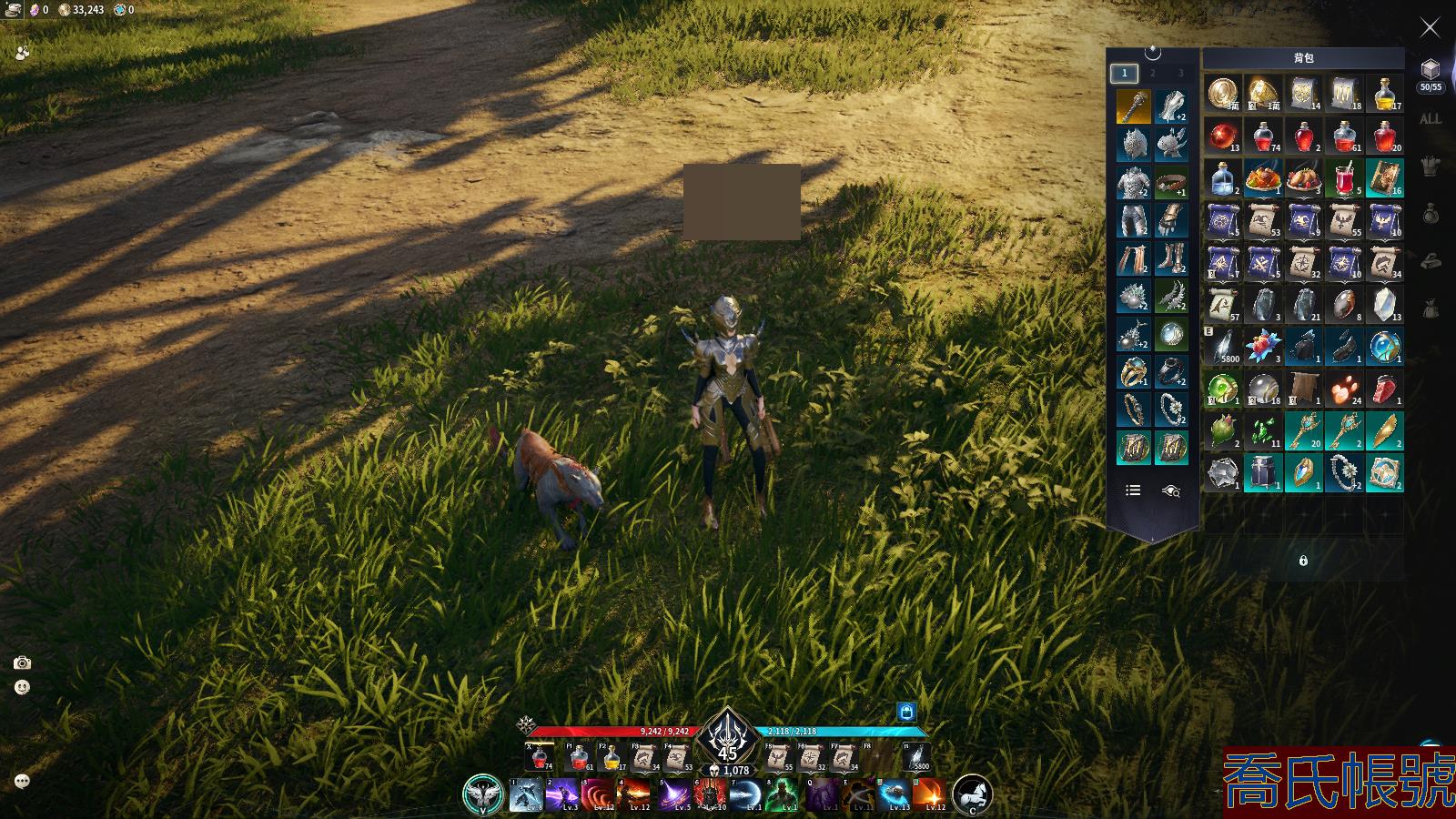Open the chat bubble button
Image resolution: width=1456 pixels, height=819 pixels.
22,781
